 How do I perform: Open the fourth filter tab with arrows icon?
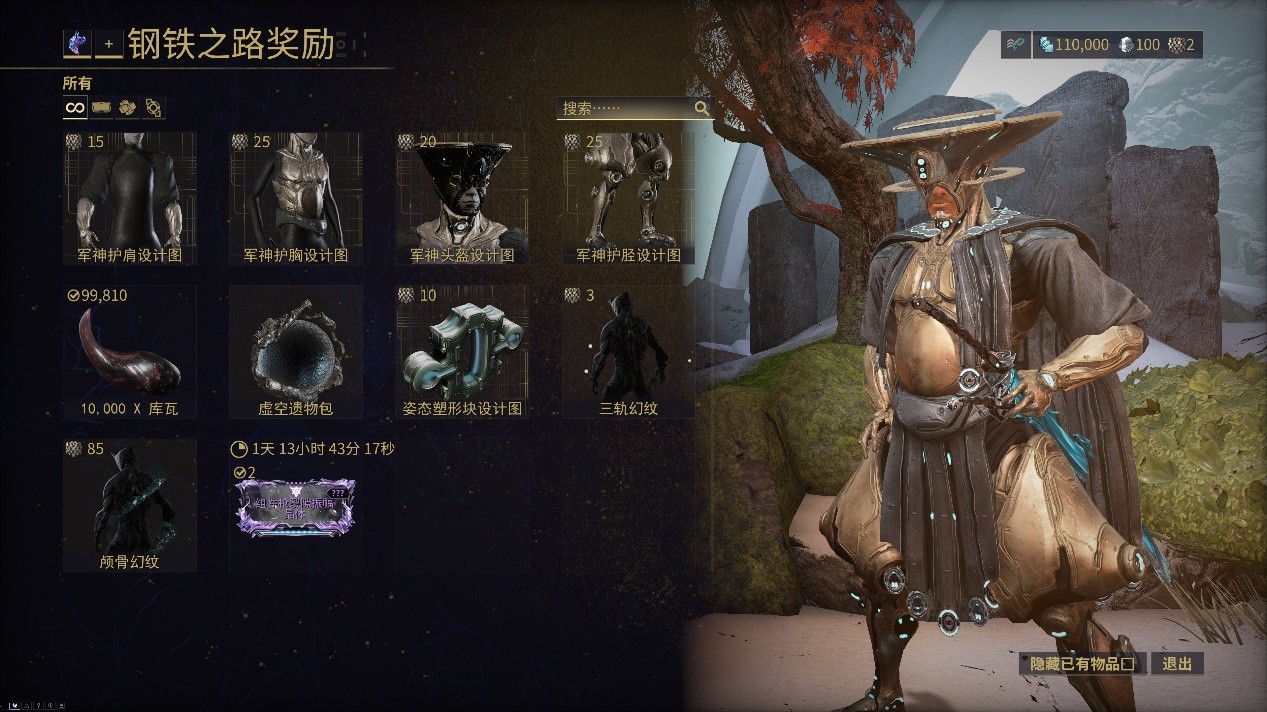153,107
